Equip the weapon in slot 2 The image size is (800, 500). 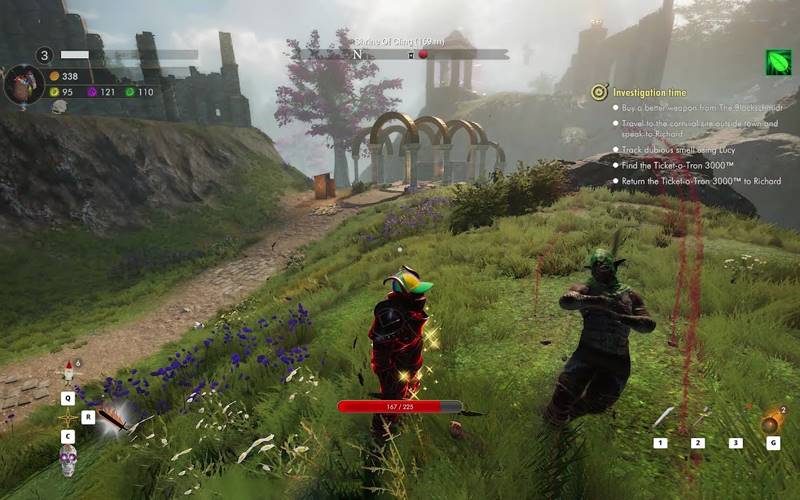point(699,418)
